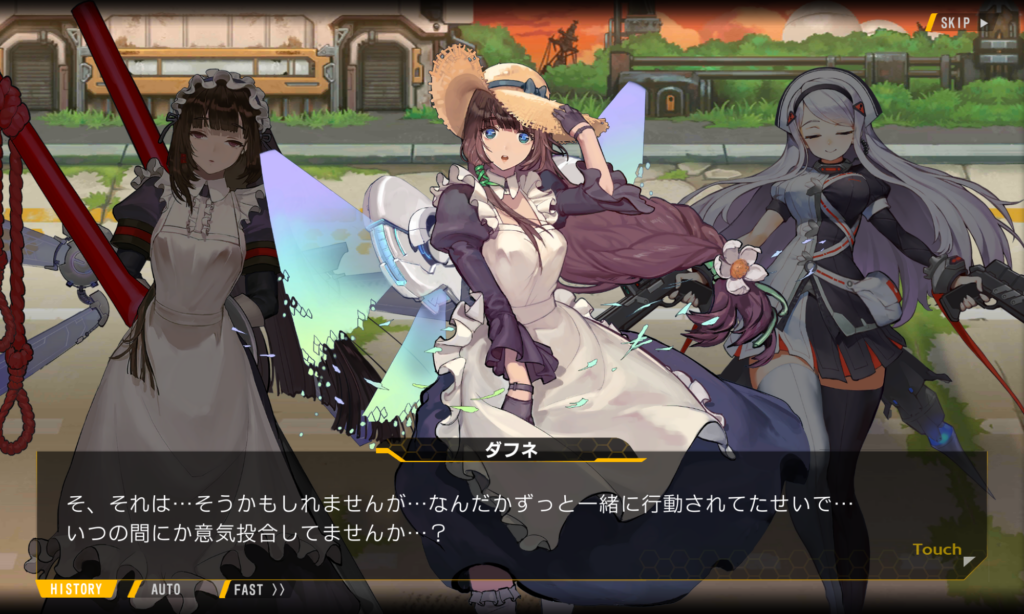The image size is (1024, 614).
Task: Open the dialogue History log
Action: tap(76, 589)
